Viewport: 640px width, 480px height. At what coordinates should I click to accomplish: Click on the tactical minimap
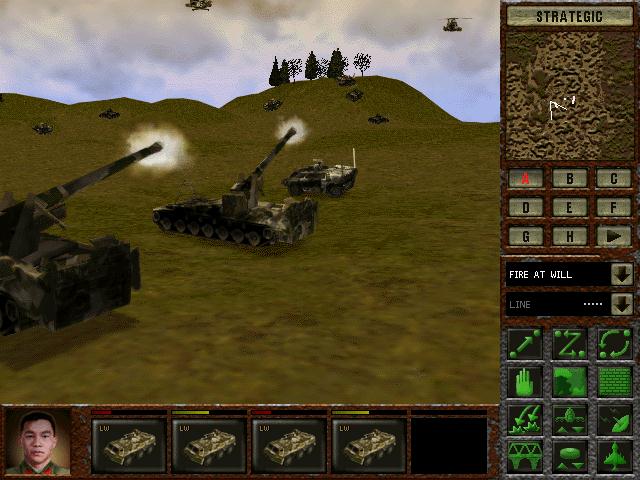[x=570, y=96]
